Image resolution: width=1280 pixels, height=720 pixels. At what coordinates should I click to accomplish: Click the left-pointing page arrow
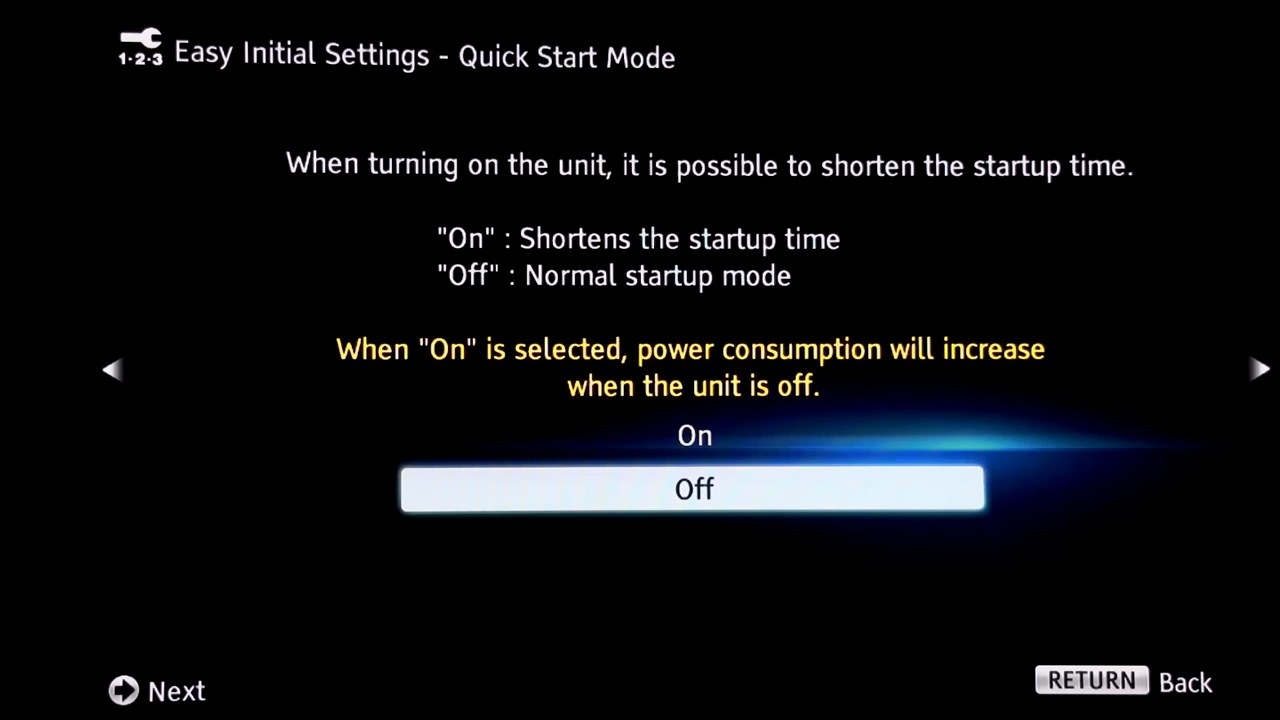pos(112,370)
